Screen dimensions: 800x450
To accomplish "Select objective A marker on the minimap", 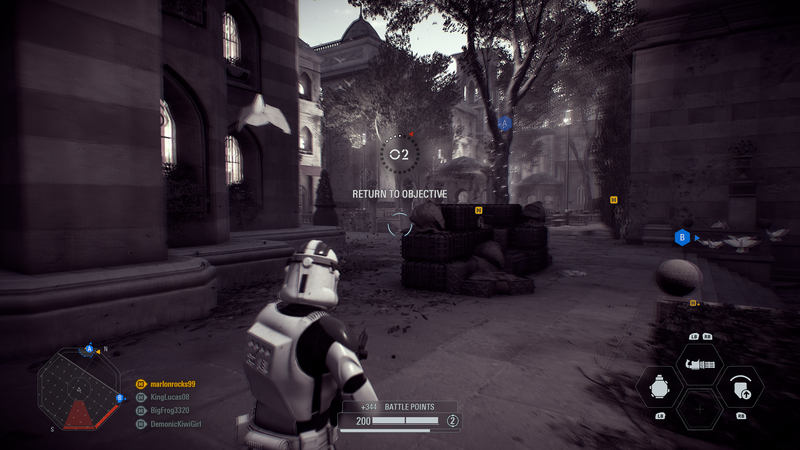I will click(89, 349).
